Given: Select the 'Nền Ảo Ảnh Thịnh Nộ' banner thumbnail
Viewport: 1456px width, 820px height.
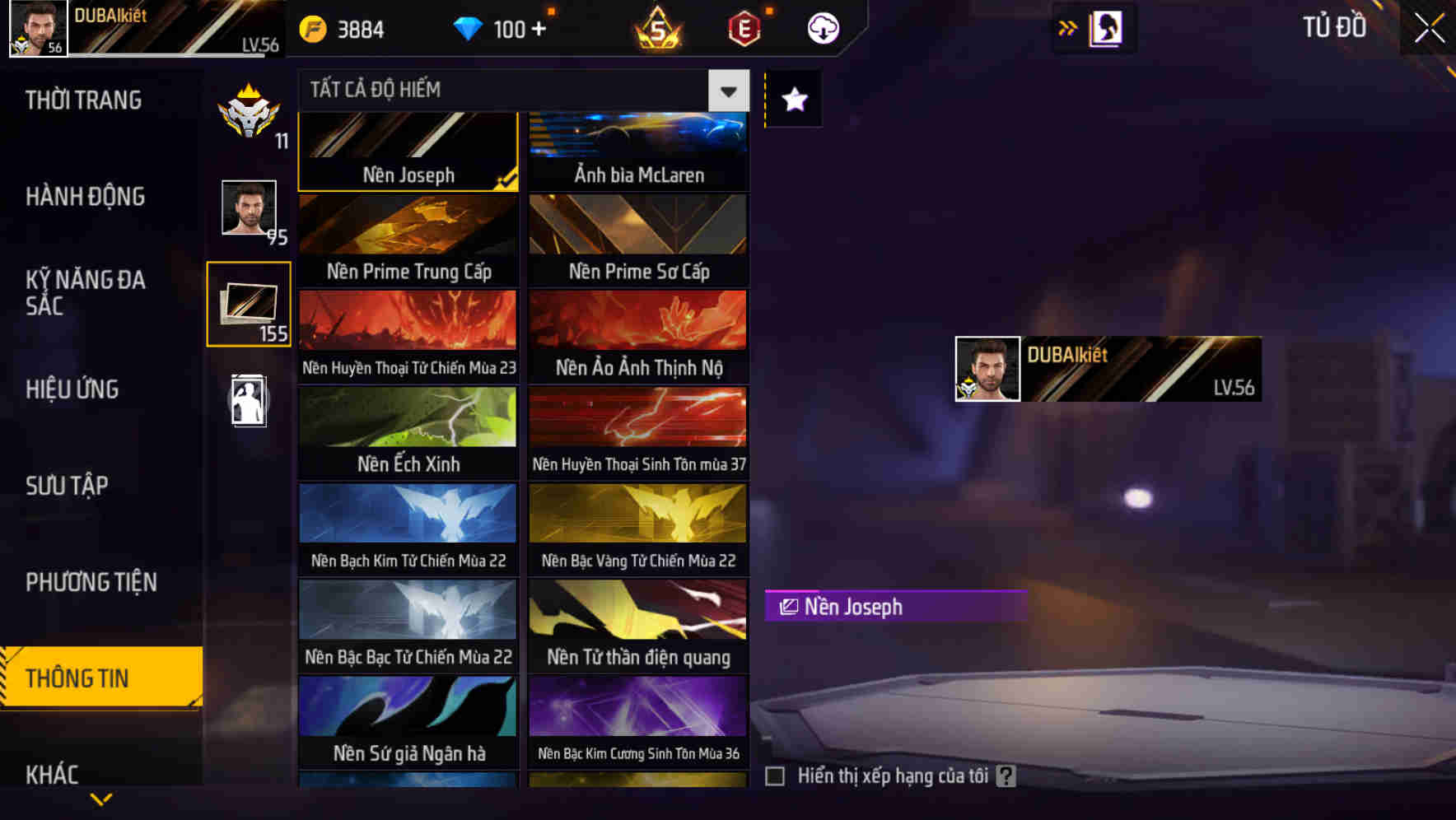Looking at the screenshot, I should (639, 338).
